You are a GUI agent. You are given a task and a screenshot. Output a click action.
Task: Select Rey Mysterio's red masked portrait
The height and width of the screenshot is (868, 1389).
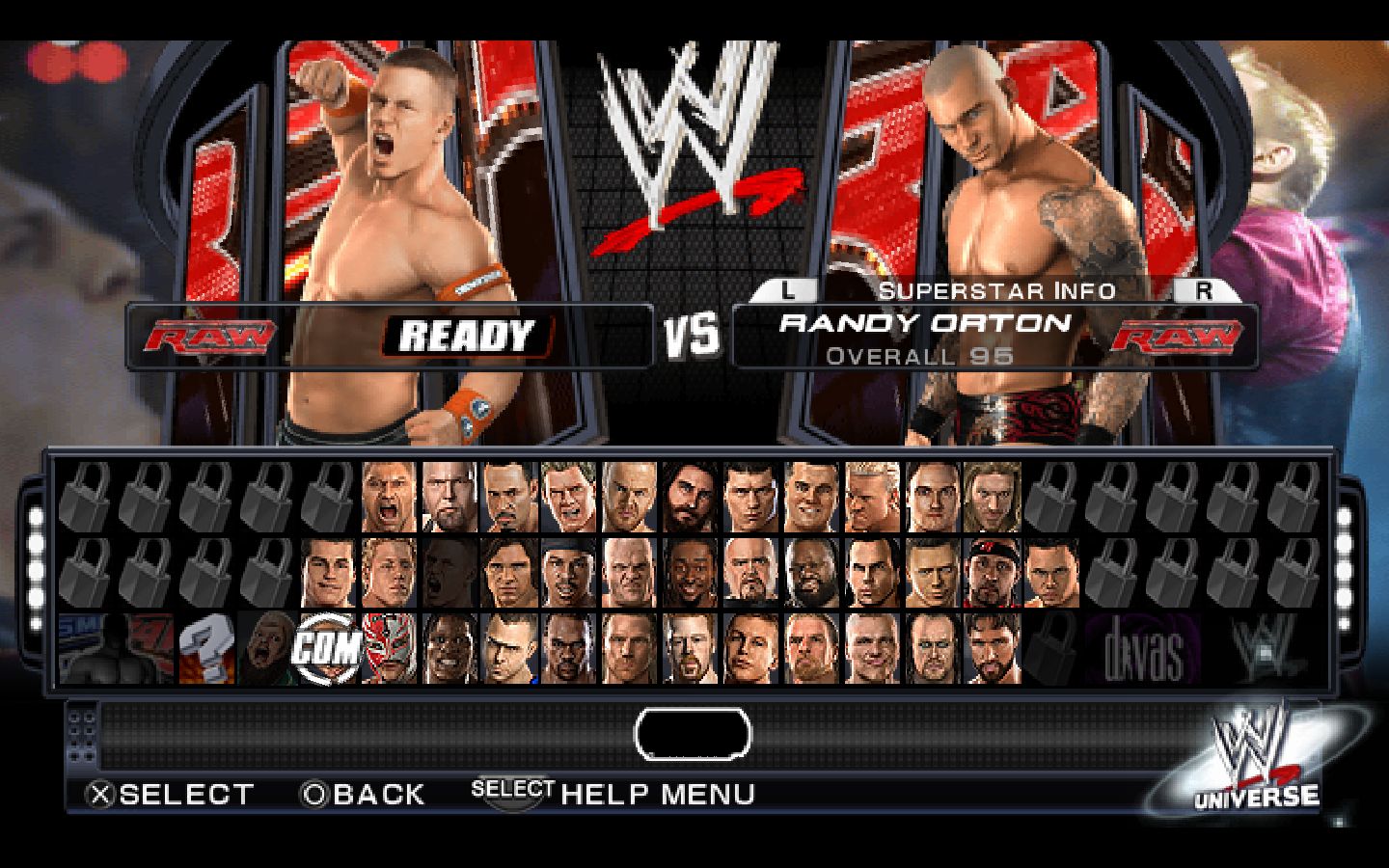(389, 648)
